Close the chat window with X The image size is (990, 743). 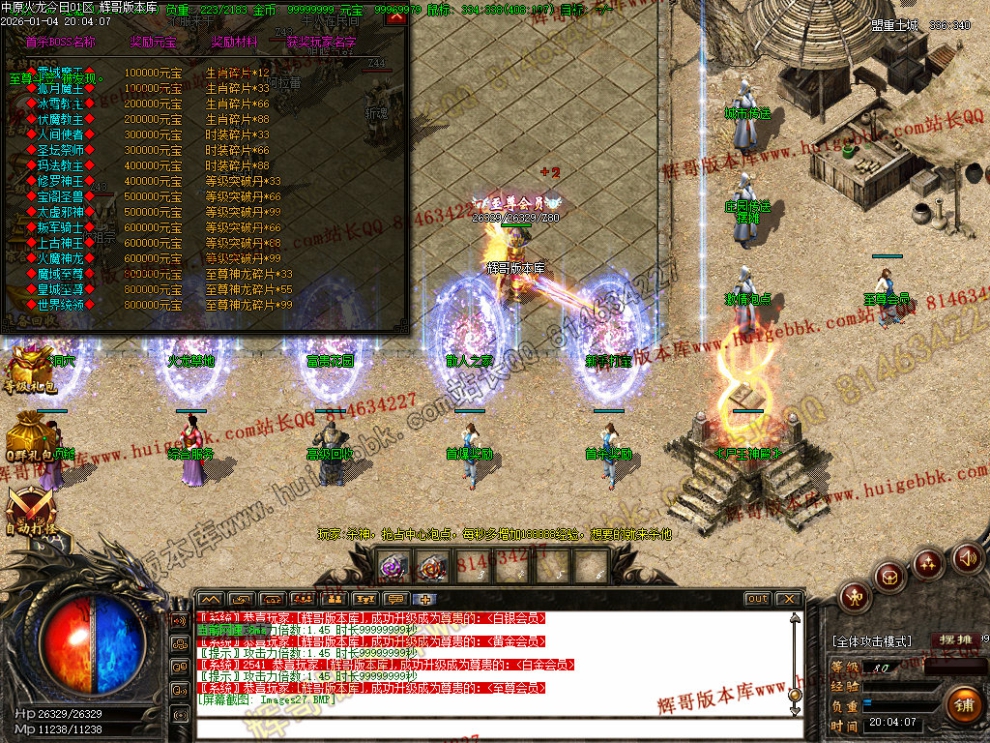click(x=789, y=599)
